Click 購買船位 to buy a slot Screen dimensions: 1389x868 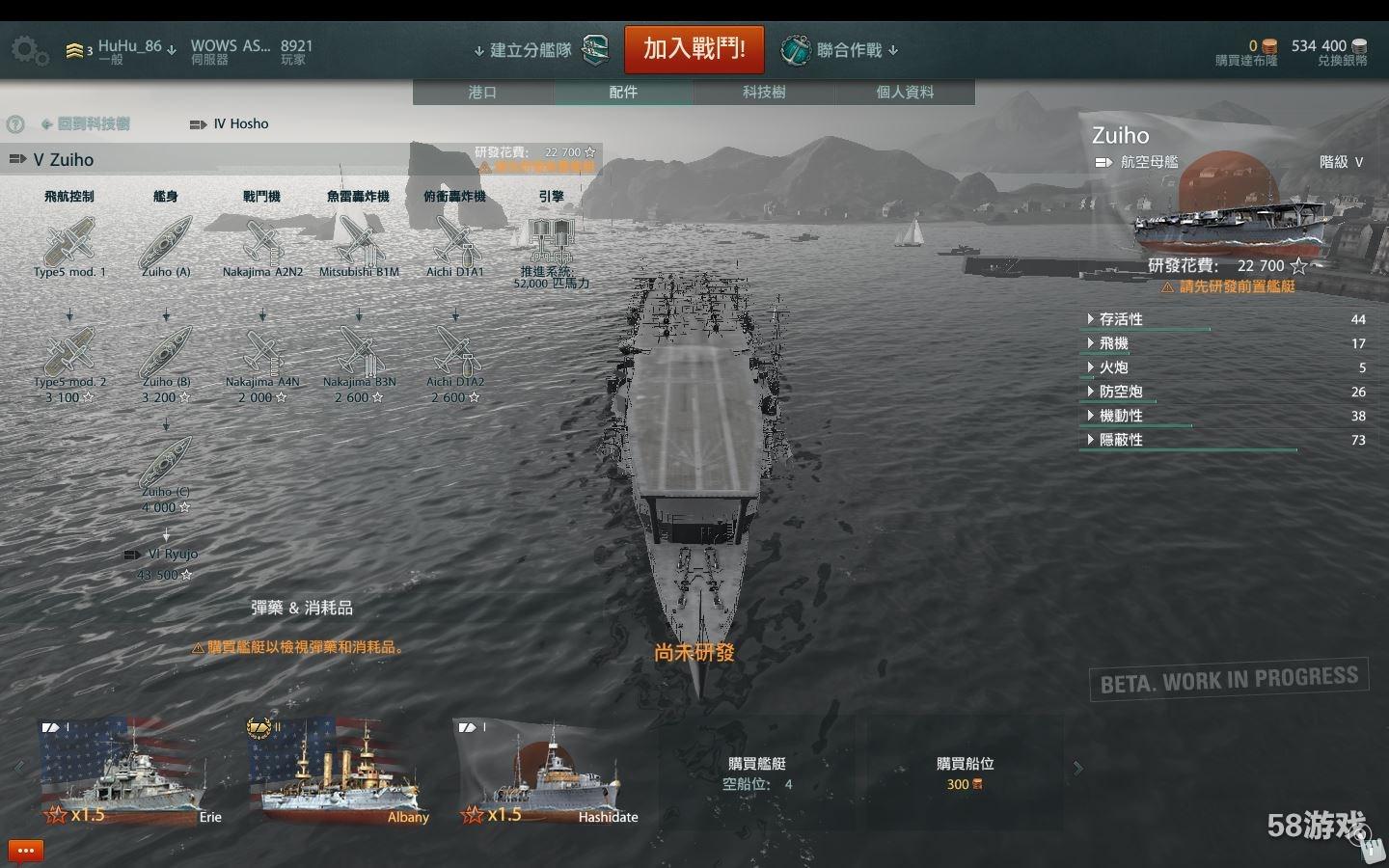(x=965, y=772)
